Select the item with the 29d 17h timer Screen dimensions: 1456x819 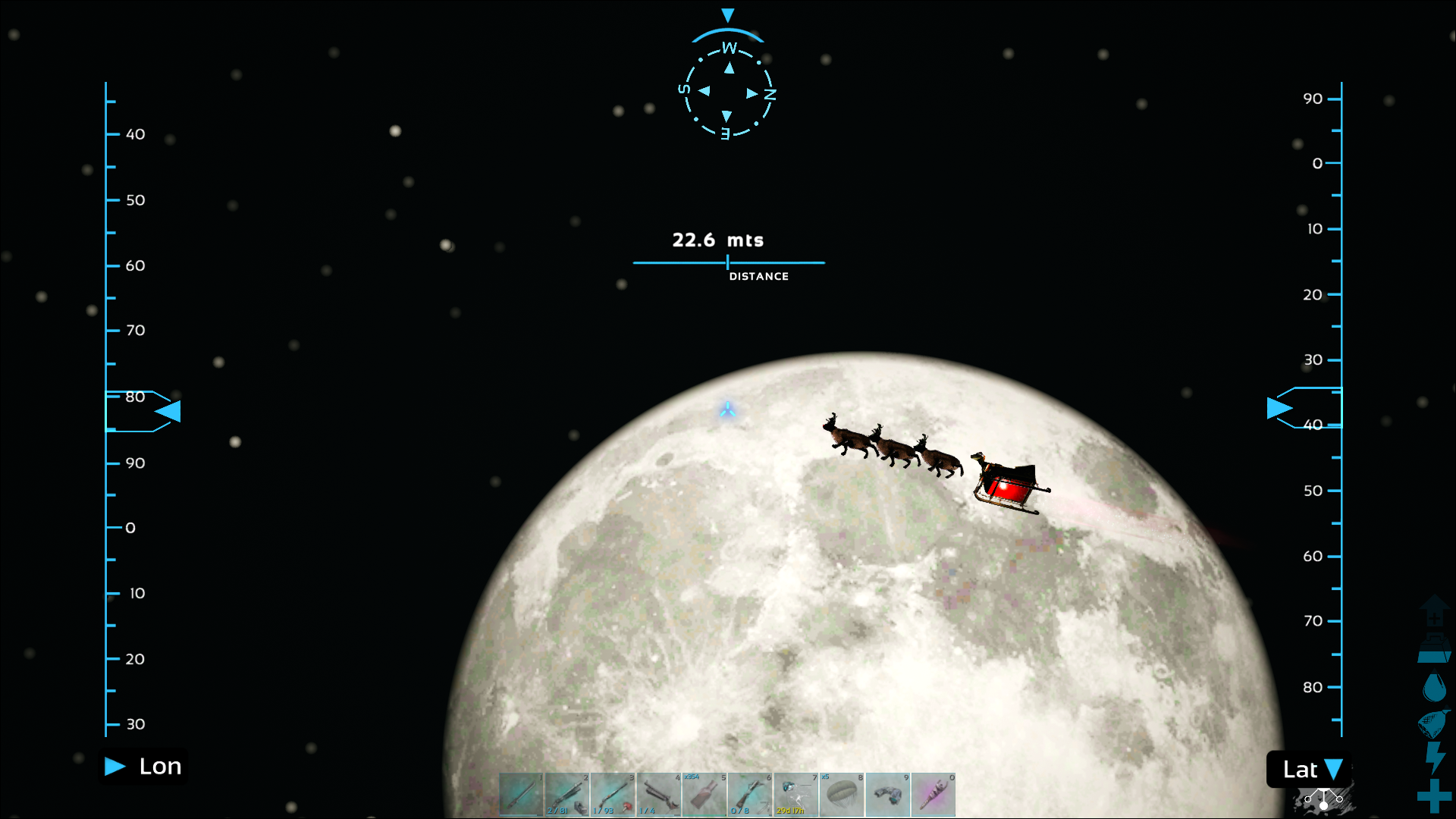pyautogui.click(x=796, y=795)
